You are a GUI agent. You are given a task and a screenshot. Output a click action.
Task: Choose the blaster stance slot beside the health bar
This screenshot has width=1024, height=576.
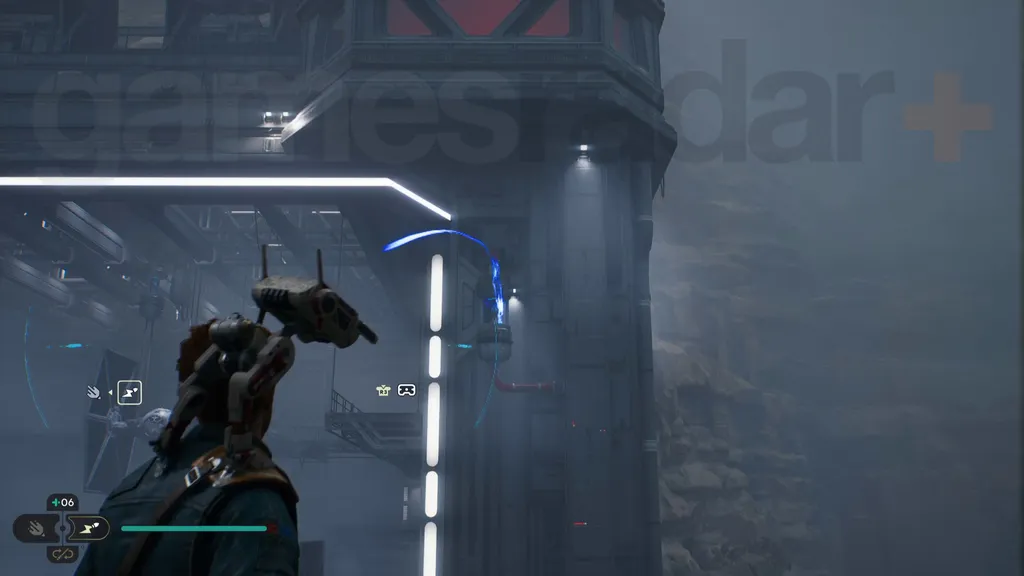(88, 527)
